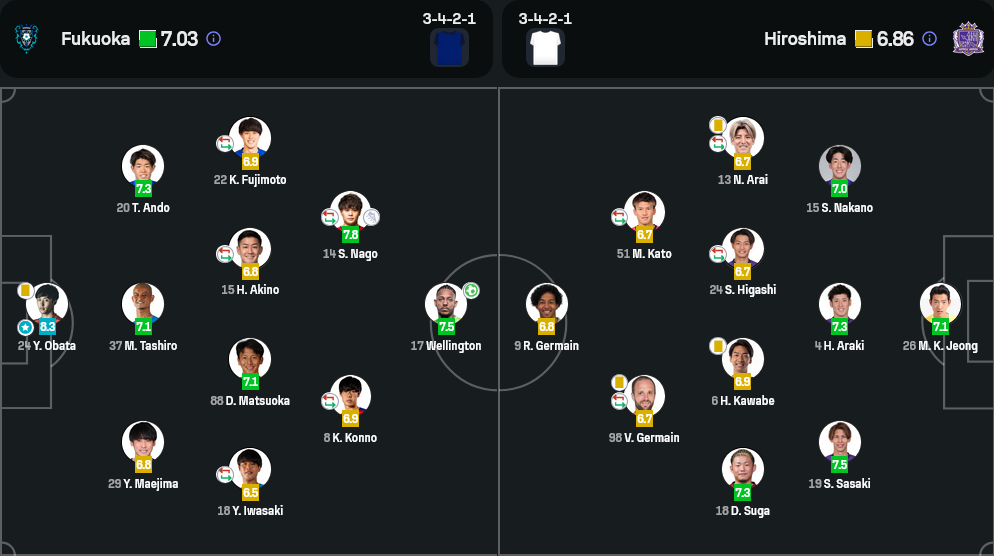Select M. Tashiro's avatar
994x556 pixels.
(x=143, y=304)
